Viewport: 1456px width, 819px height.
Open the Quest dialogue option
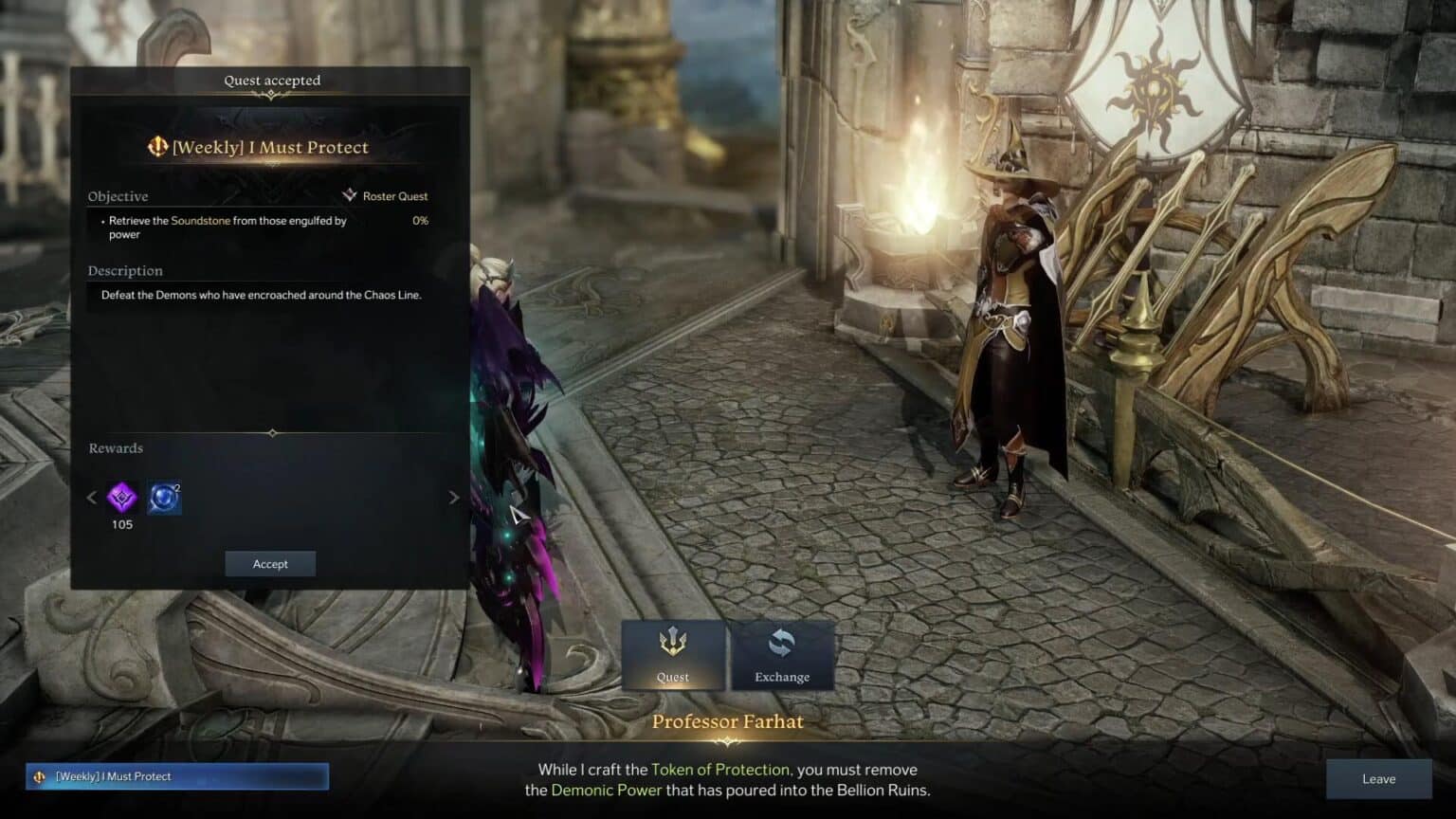(673, 654)
